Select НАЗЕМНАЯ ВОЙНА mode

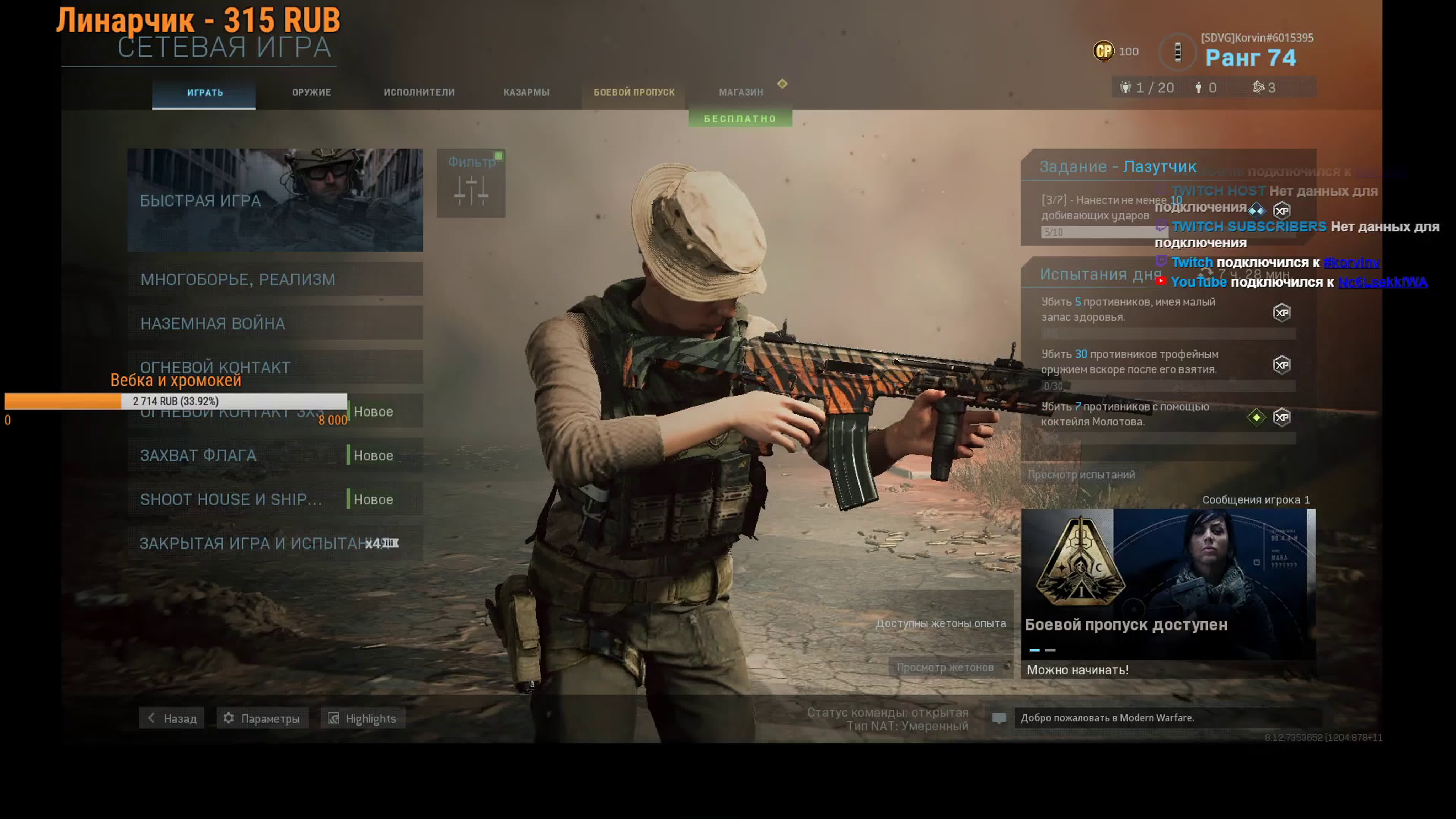(x=275, y=323)
